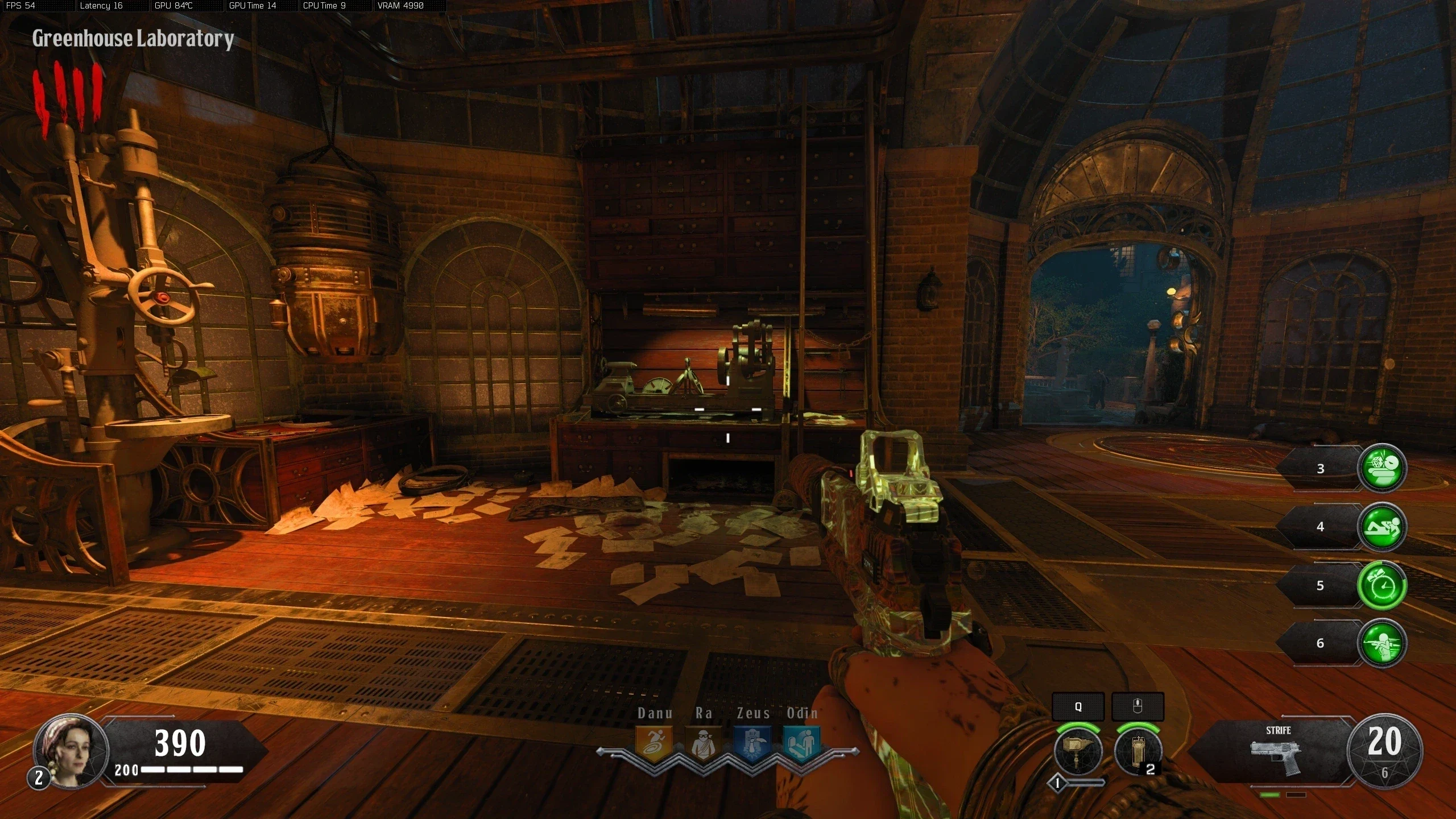Activate the alarm clock elixir
1456x819 pixels.
pyautogui.click(x=1381, y=585)
